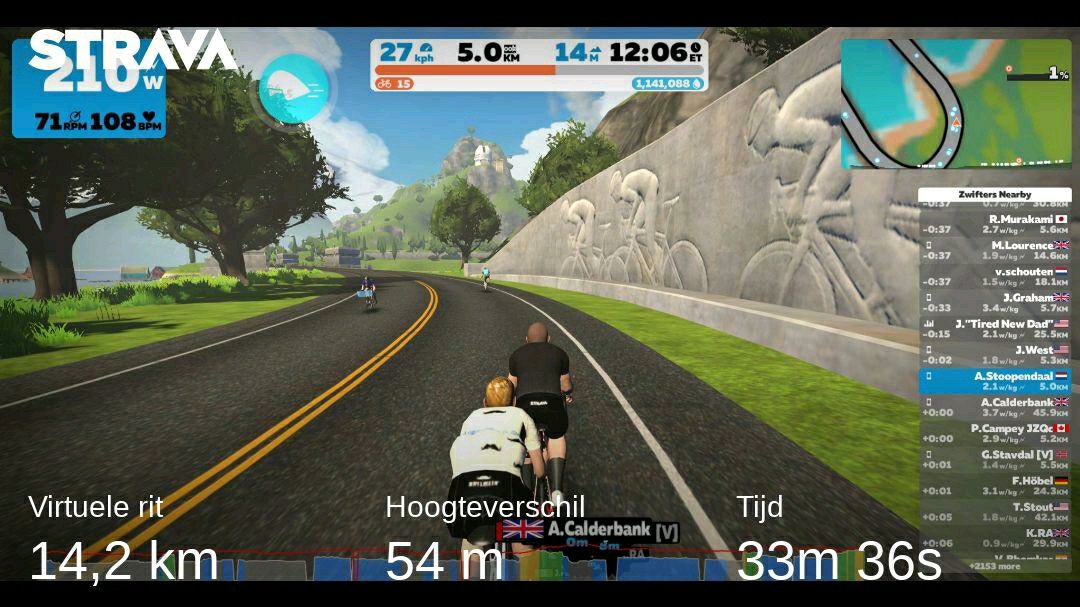
Task: Select the J."Tired New Dad" row
Action: coord(994,328)
